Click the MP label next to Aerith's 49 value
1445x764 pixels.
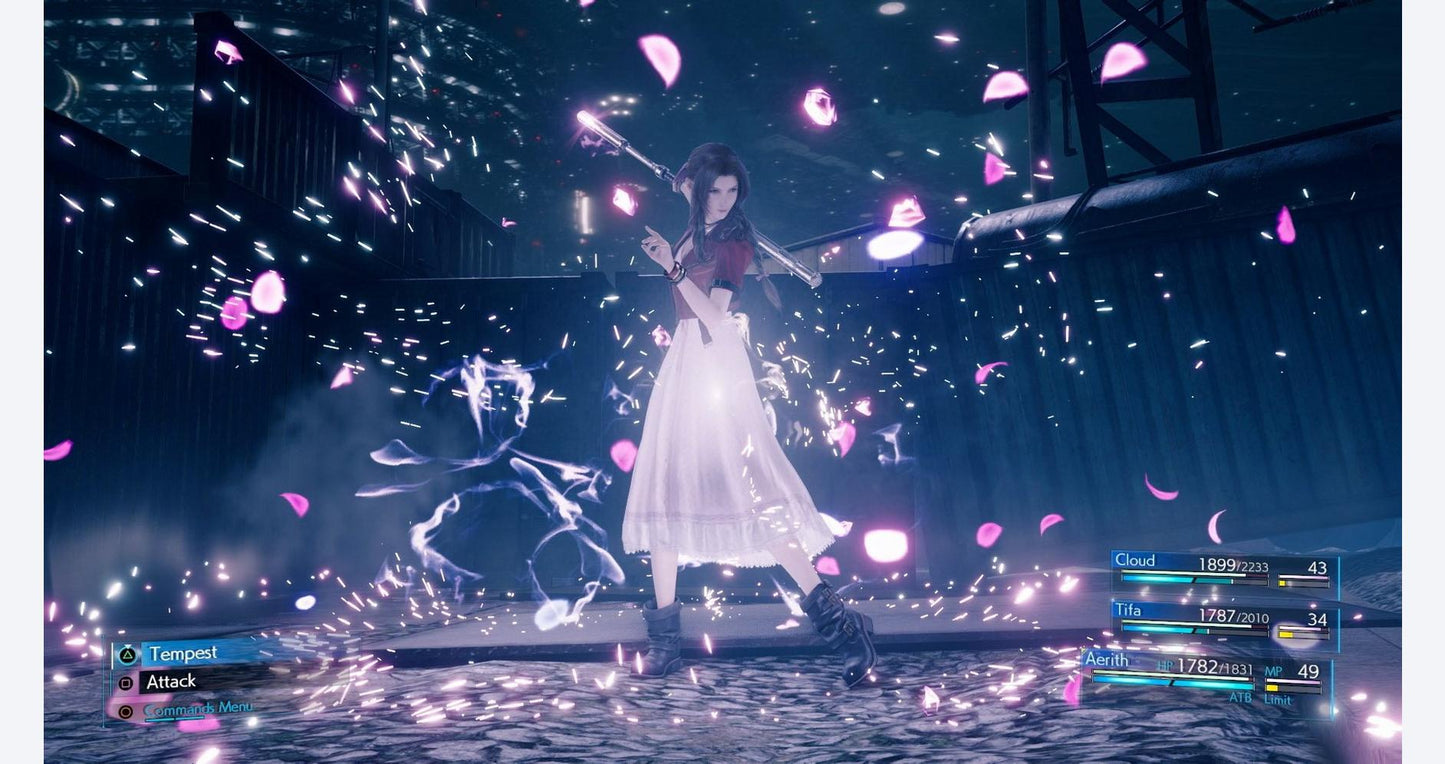(1274, 670)
